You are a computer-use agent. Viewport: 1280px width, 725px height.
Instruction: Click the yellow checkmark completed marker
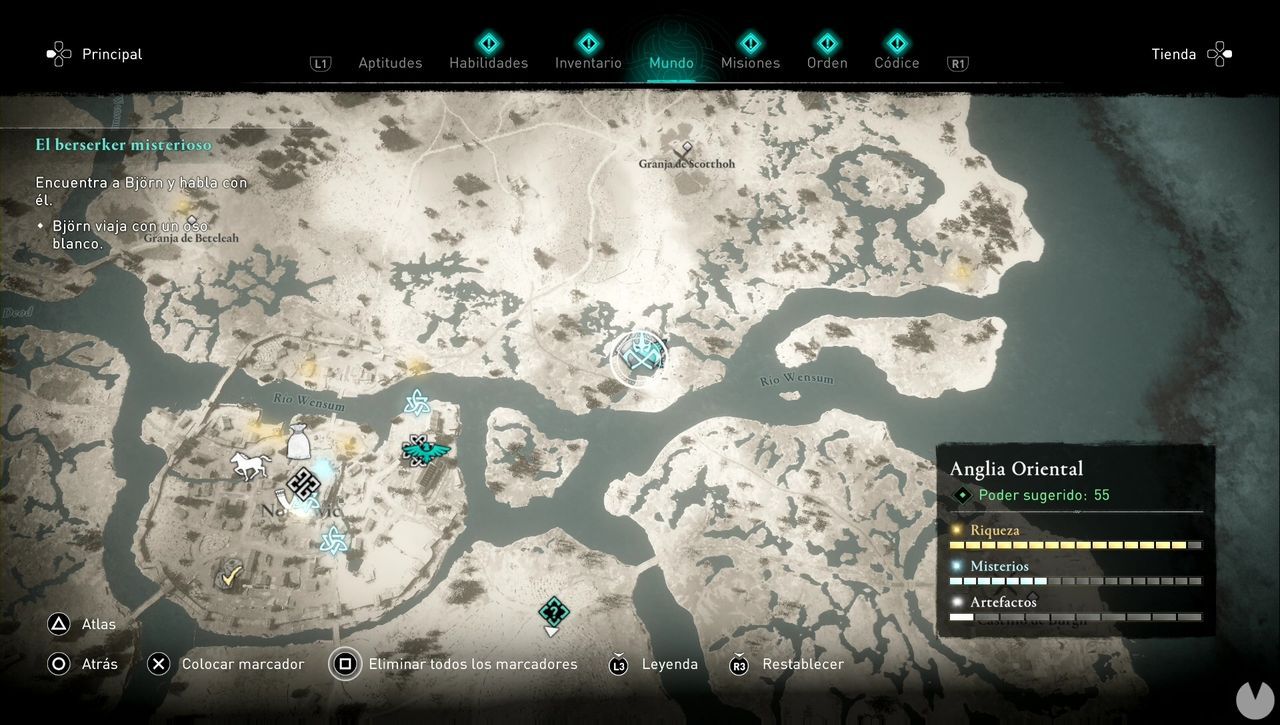point(233,575)
